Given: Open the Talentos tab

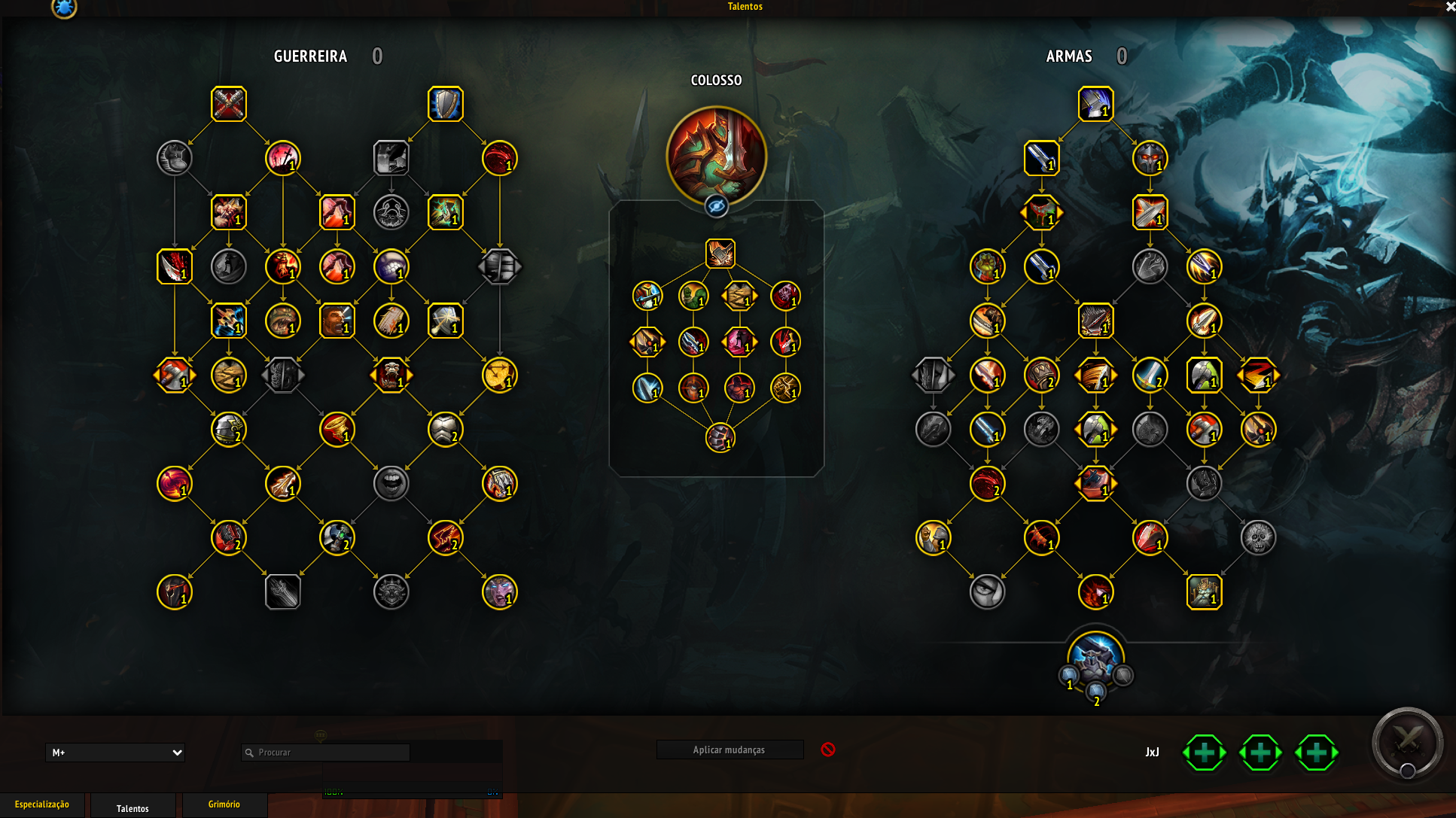Looking at the screenshot, I should coord(133,808).
